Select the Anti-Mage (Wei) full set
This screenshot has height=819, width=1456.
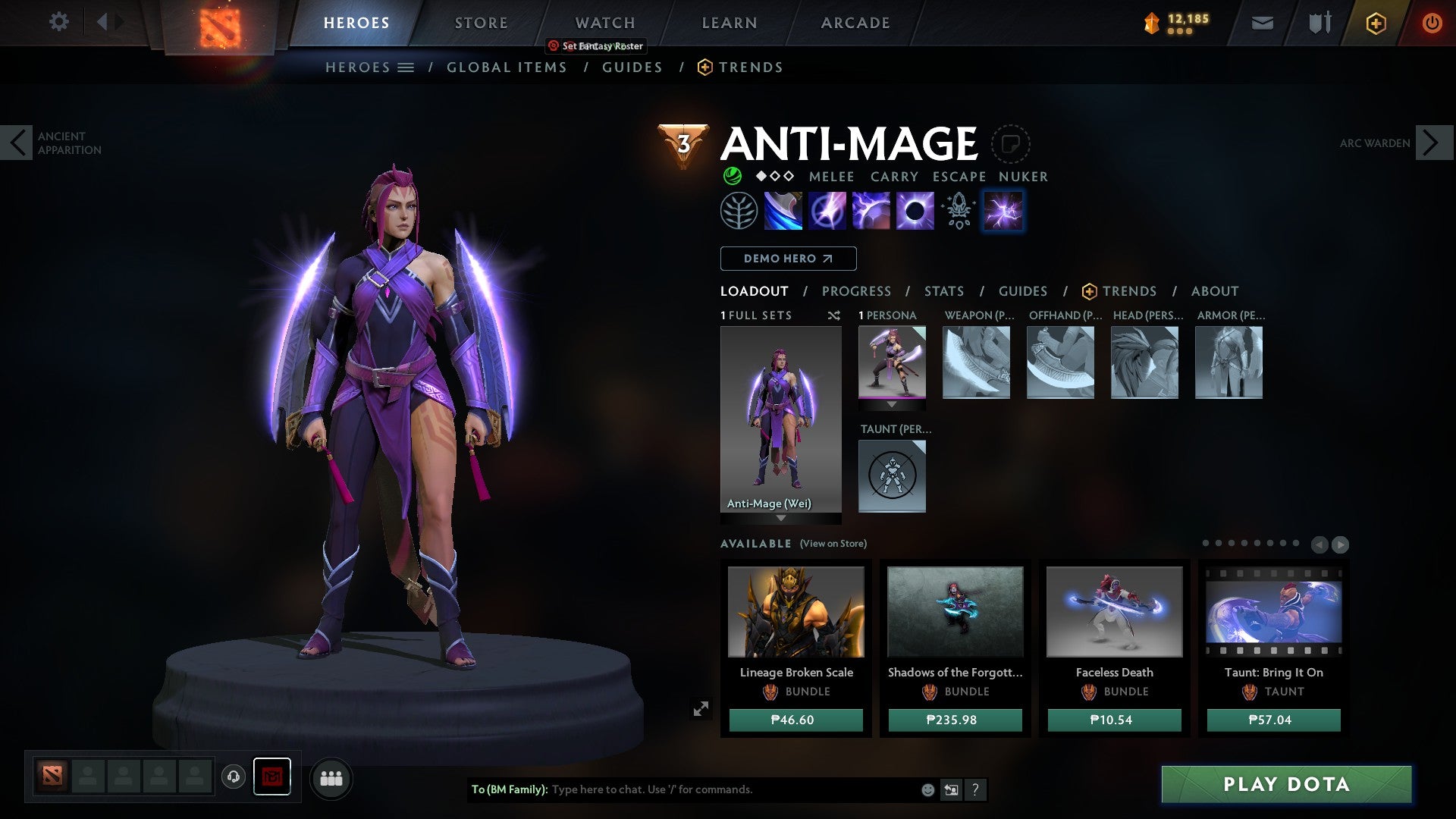pyautogui.click(x=780, y=421)
